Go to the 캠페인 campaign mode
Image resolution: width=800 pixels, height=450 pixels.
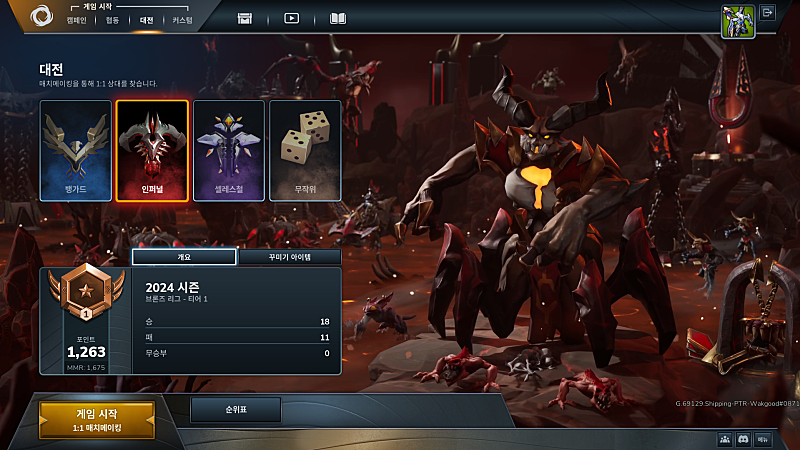coord(77,20)
